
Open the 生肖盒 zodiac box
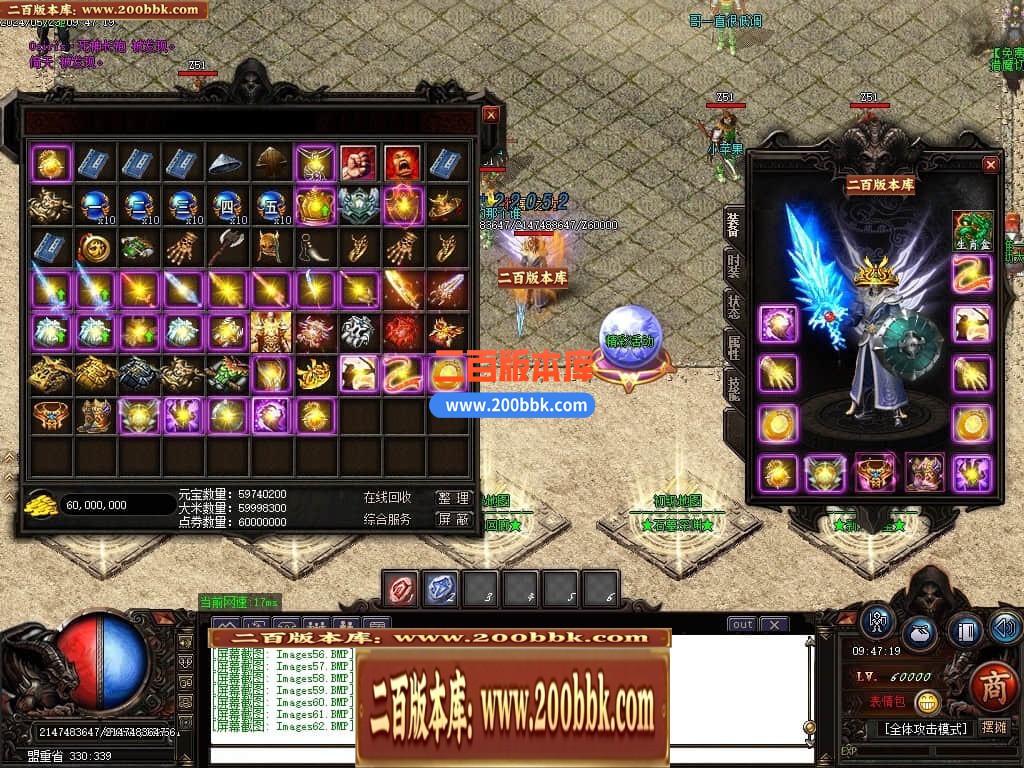(972, 230)
